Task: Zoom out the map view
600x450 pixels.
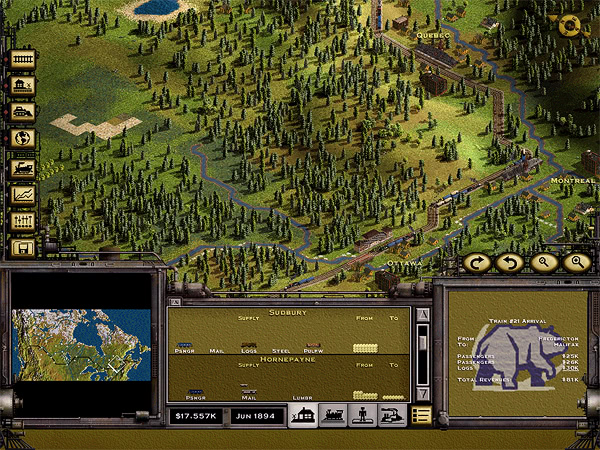Action: tap(542, 262)
